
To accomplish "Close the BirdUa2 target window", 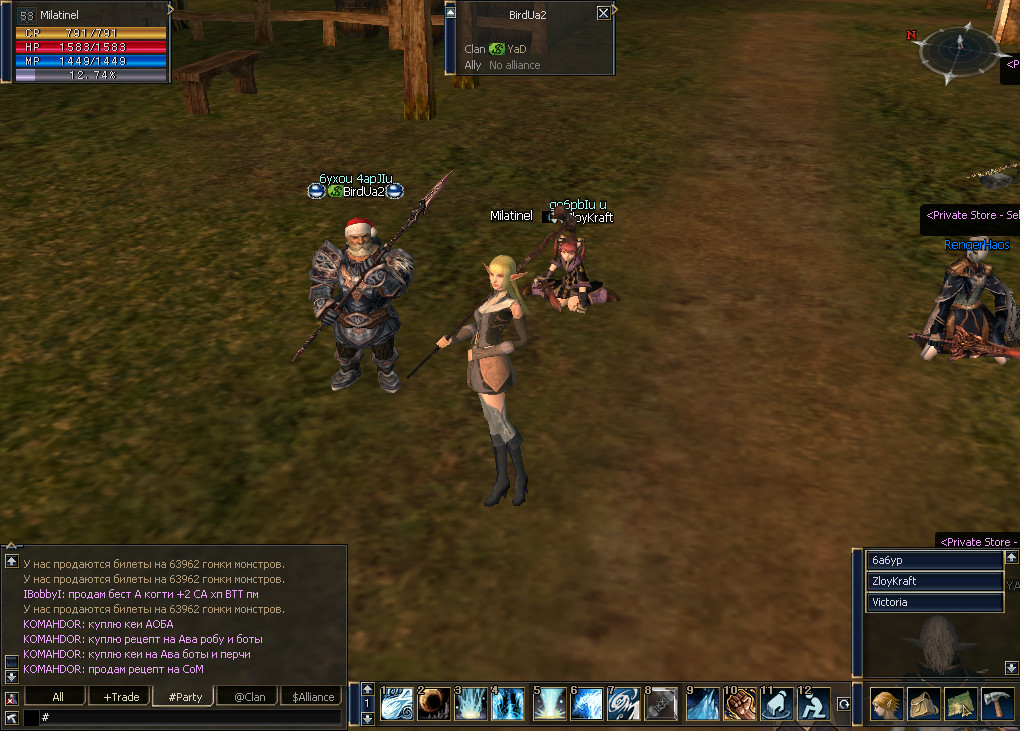I will (603, 13).
